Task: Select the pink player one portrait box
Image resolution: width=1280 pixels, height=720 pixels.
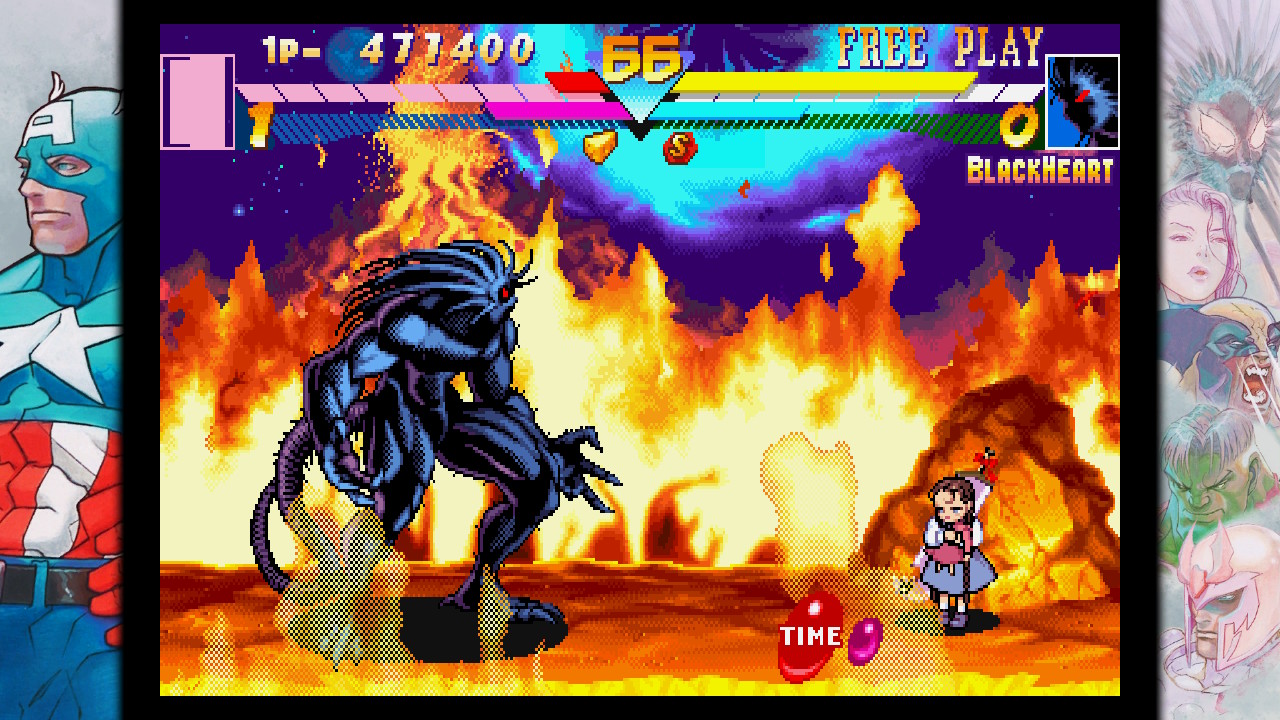Action: point(198,102)
